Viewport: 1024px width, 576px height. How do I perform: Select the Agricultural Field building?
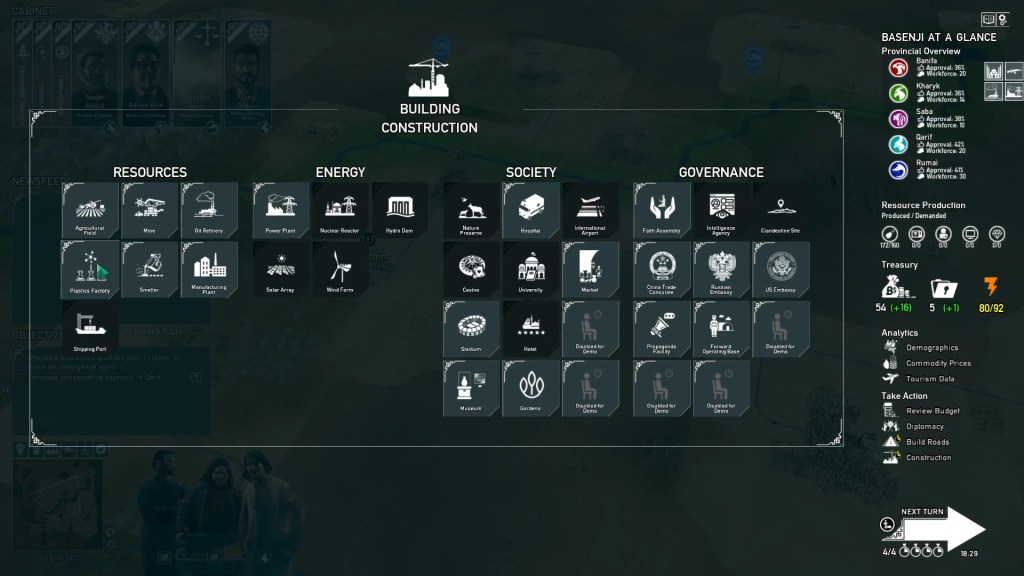point(90,210)
